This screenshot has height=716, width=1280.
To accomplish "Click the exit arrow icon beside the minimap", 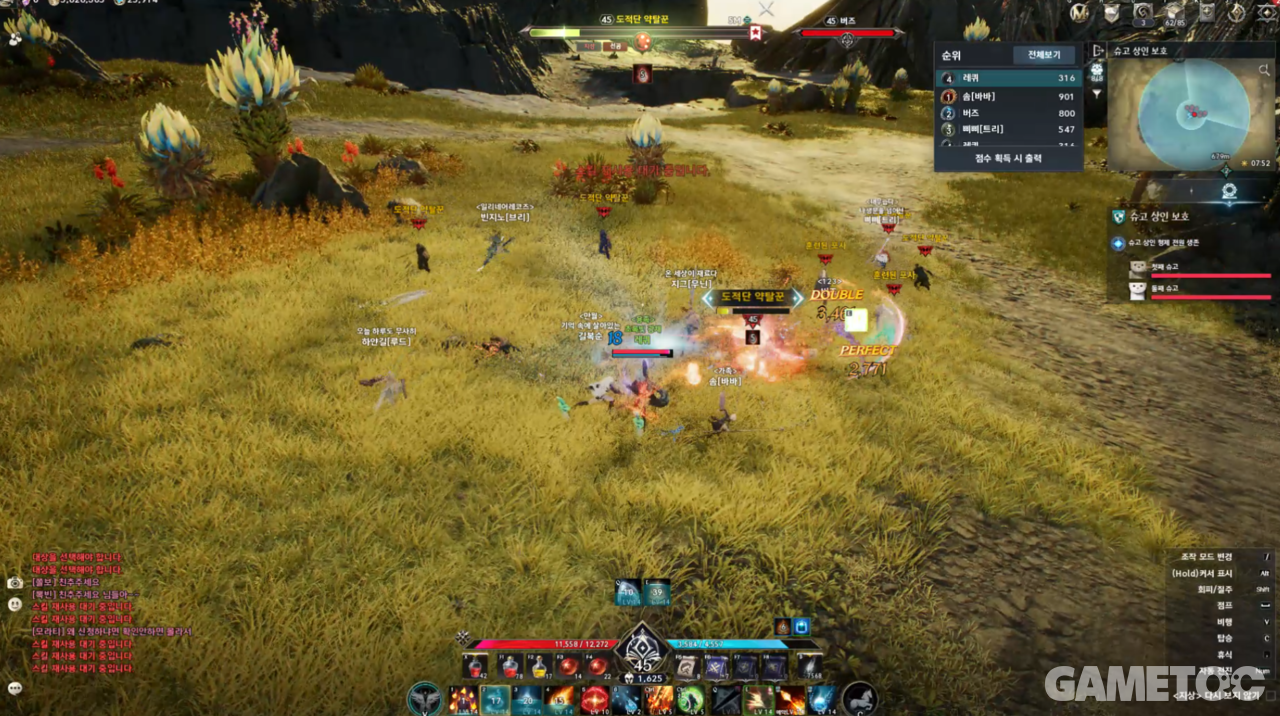I will [x=1097, y=51].
